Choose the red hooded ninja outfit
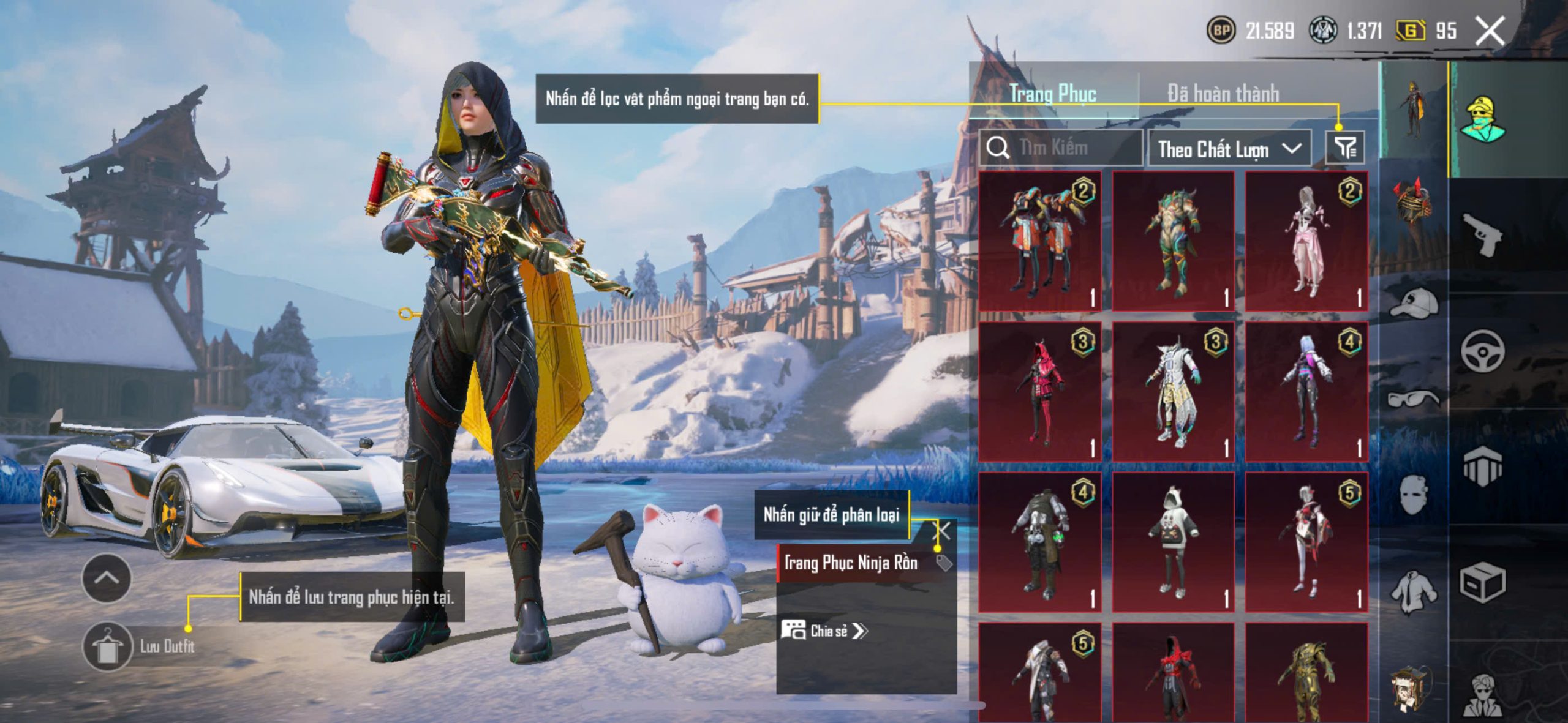This screenshot has height=723, width=1568. coord(1039,392)
